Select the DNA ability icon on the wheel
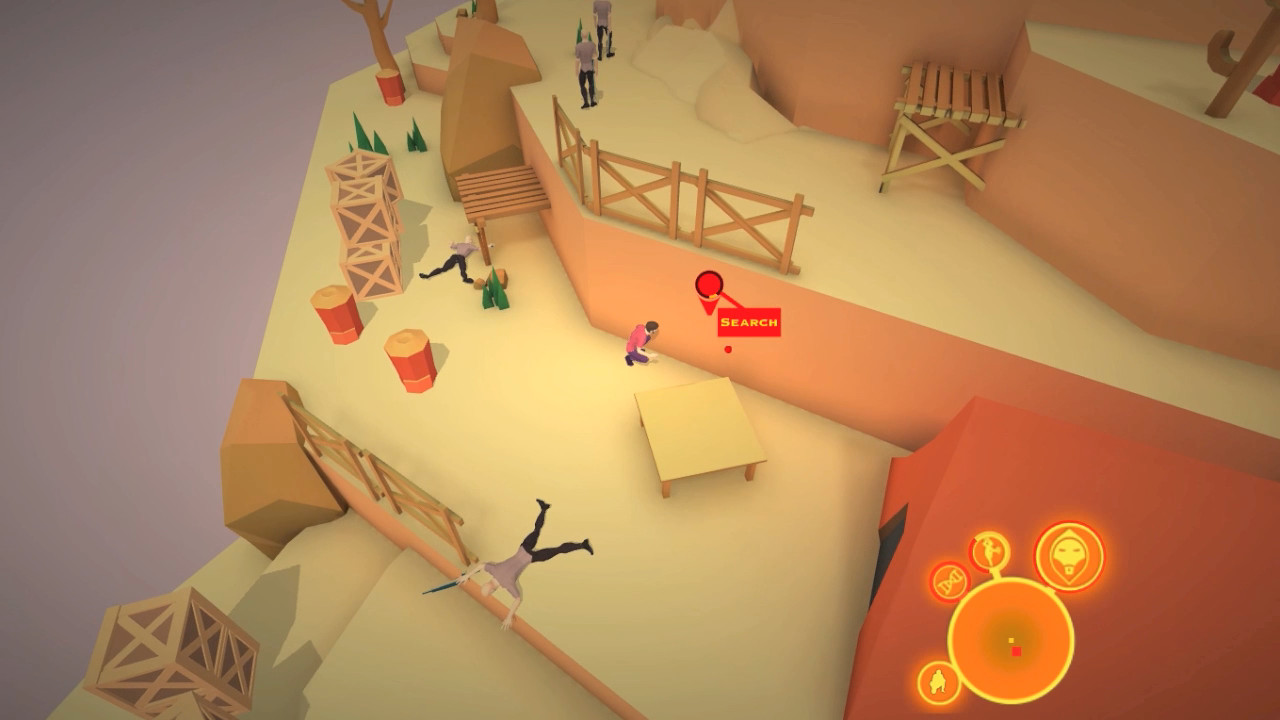Image resolution: width=1280 pixels, height=720 pixels. pyautogui.click(x=950, y=582)
